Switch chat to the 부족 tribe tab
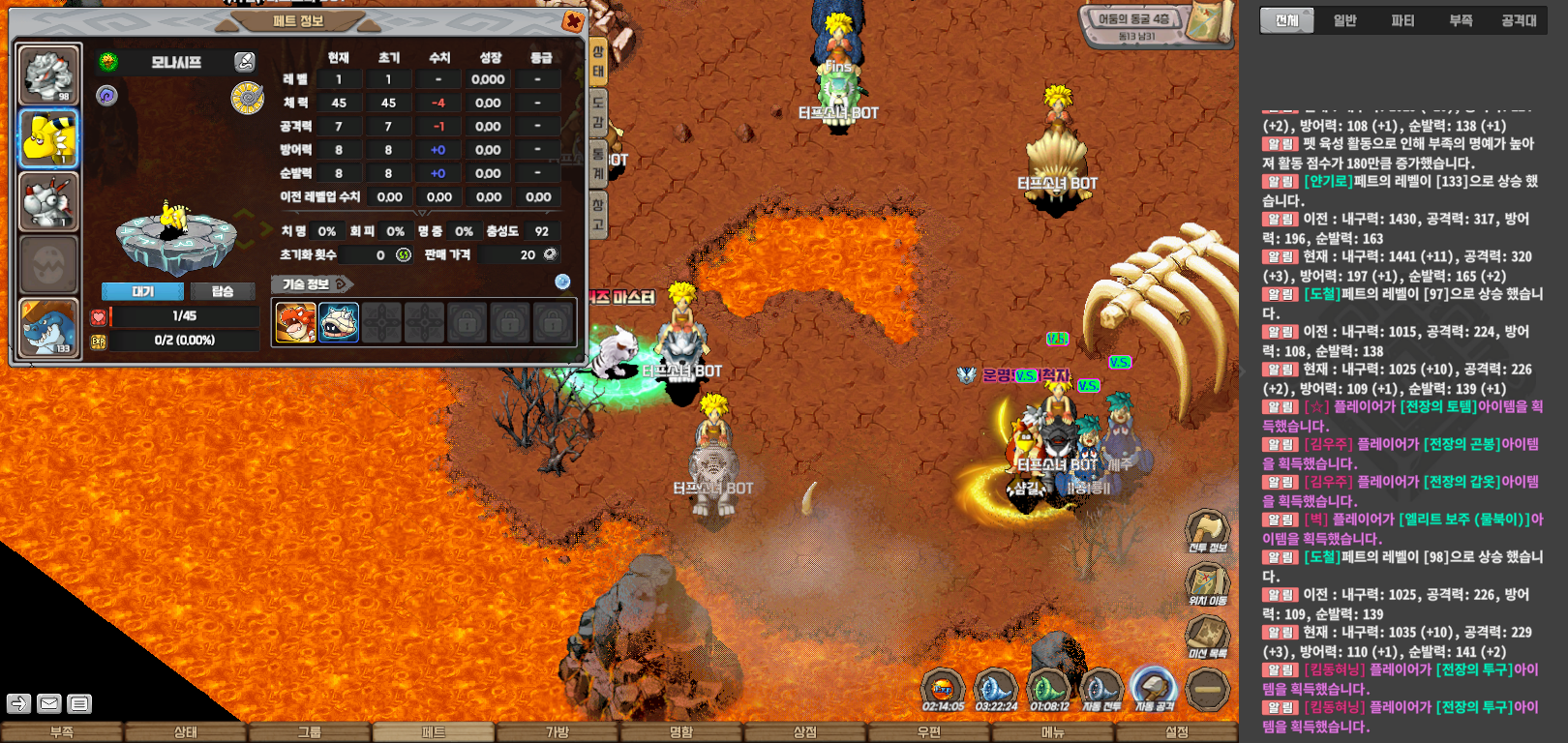The image size is (1568, 743). point(1461,20)
